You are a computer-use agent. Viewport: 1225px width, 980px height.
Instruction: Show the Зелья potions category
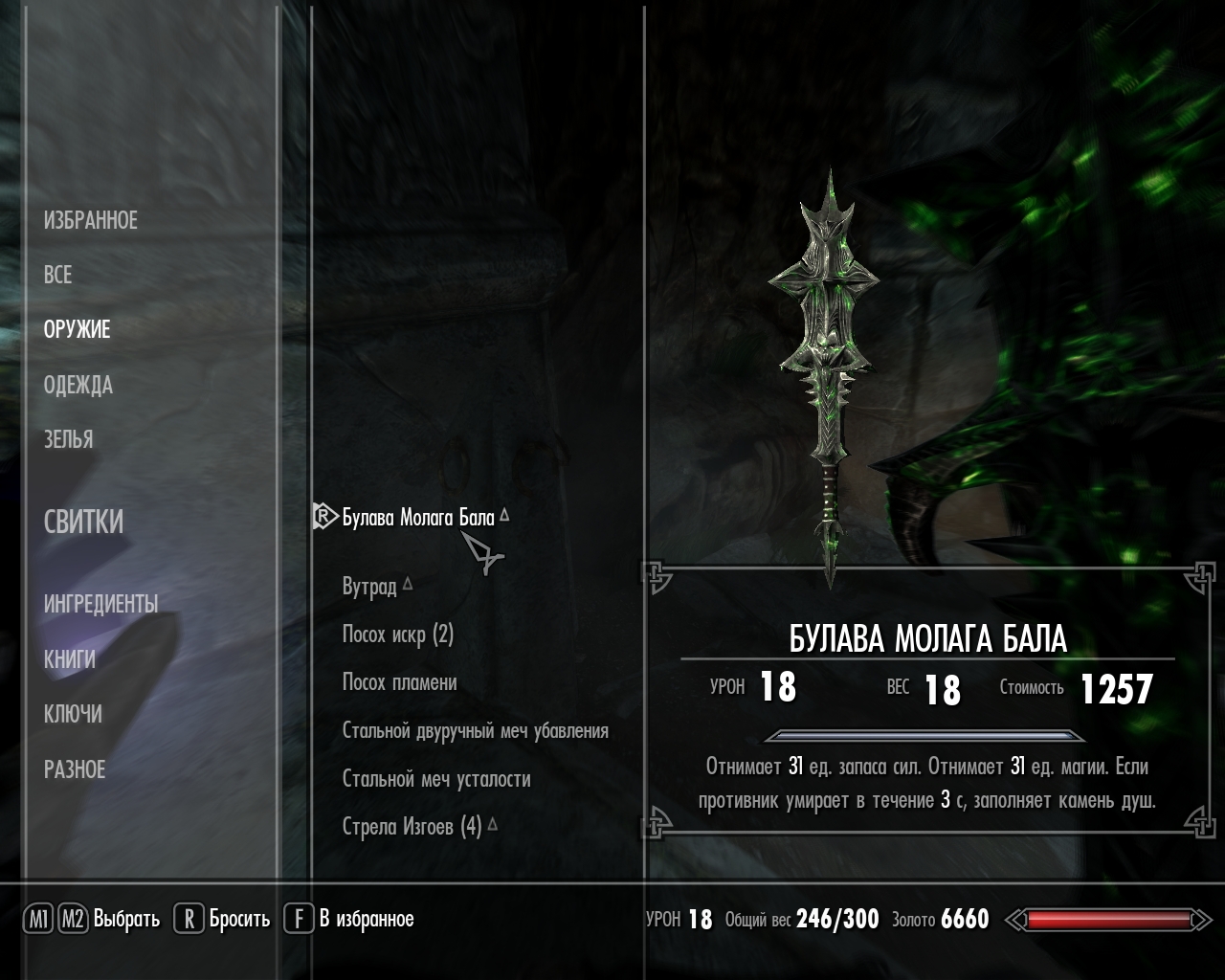68,439
